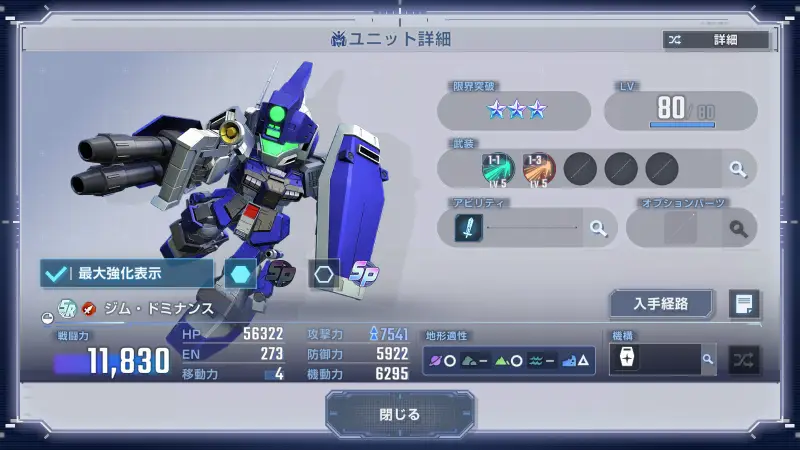Open the オプションパーツ magnifier search

738,229
